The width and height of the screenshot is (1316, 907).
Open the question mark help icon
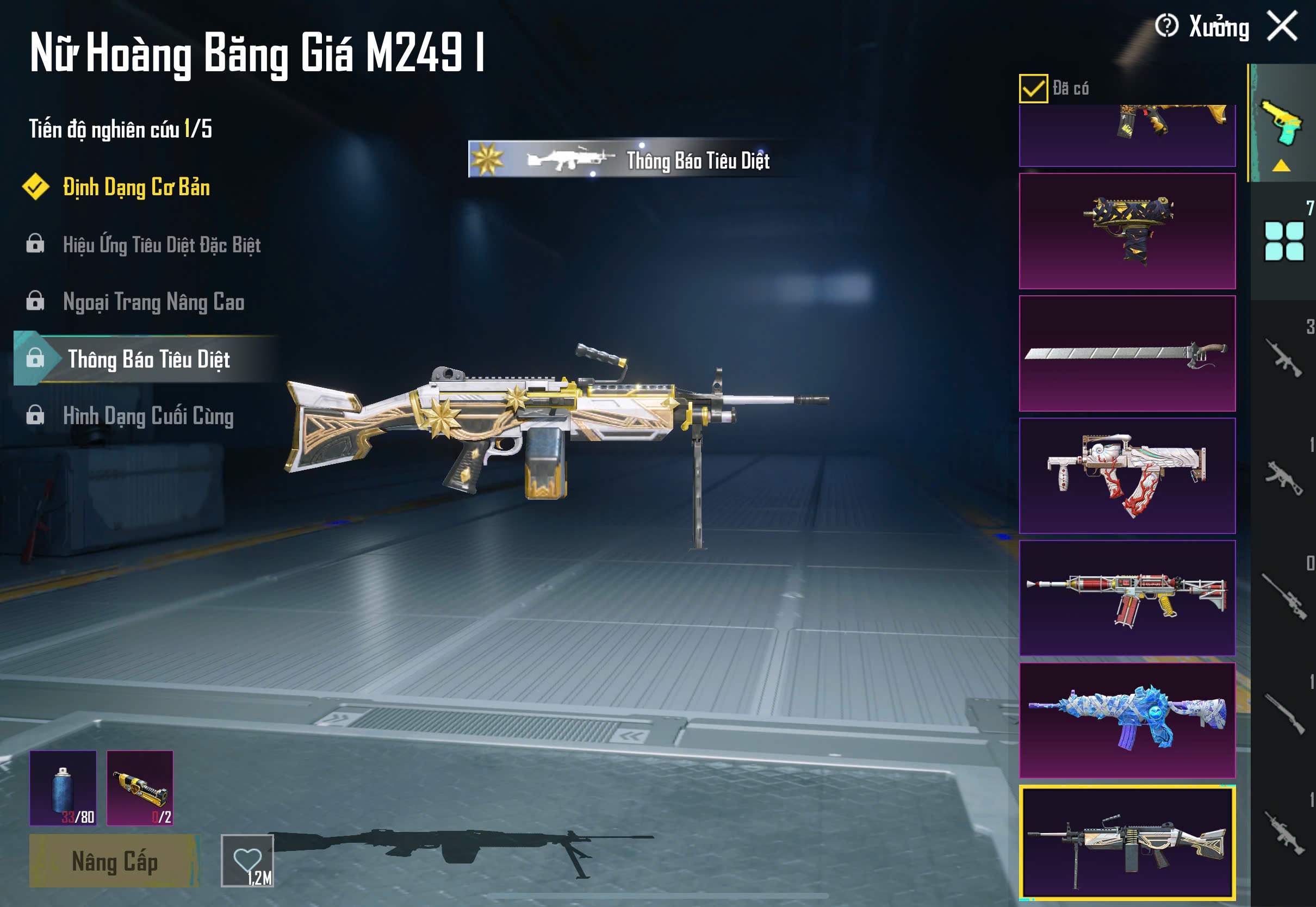[x=1166, y=26]
